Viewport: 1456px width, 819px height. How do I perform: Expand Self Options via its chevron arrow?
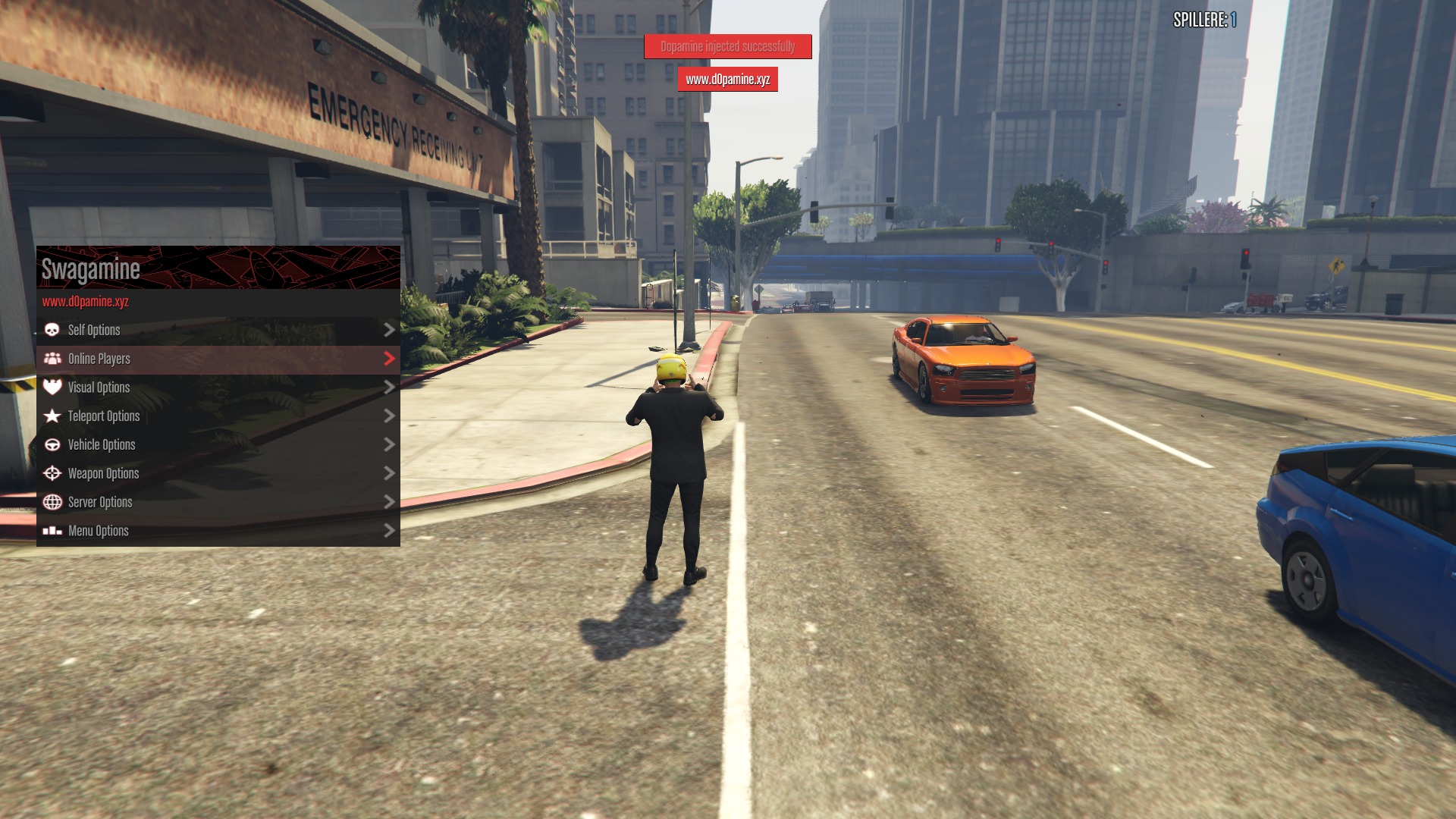[390, 330]
